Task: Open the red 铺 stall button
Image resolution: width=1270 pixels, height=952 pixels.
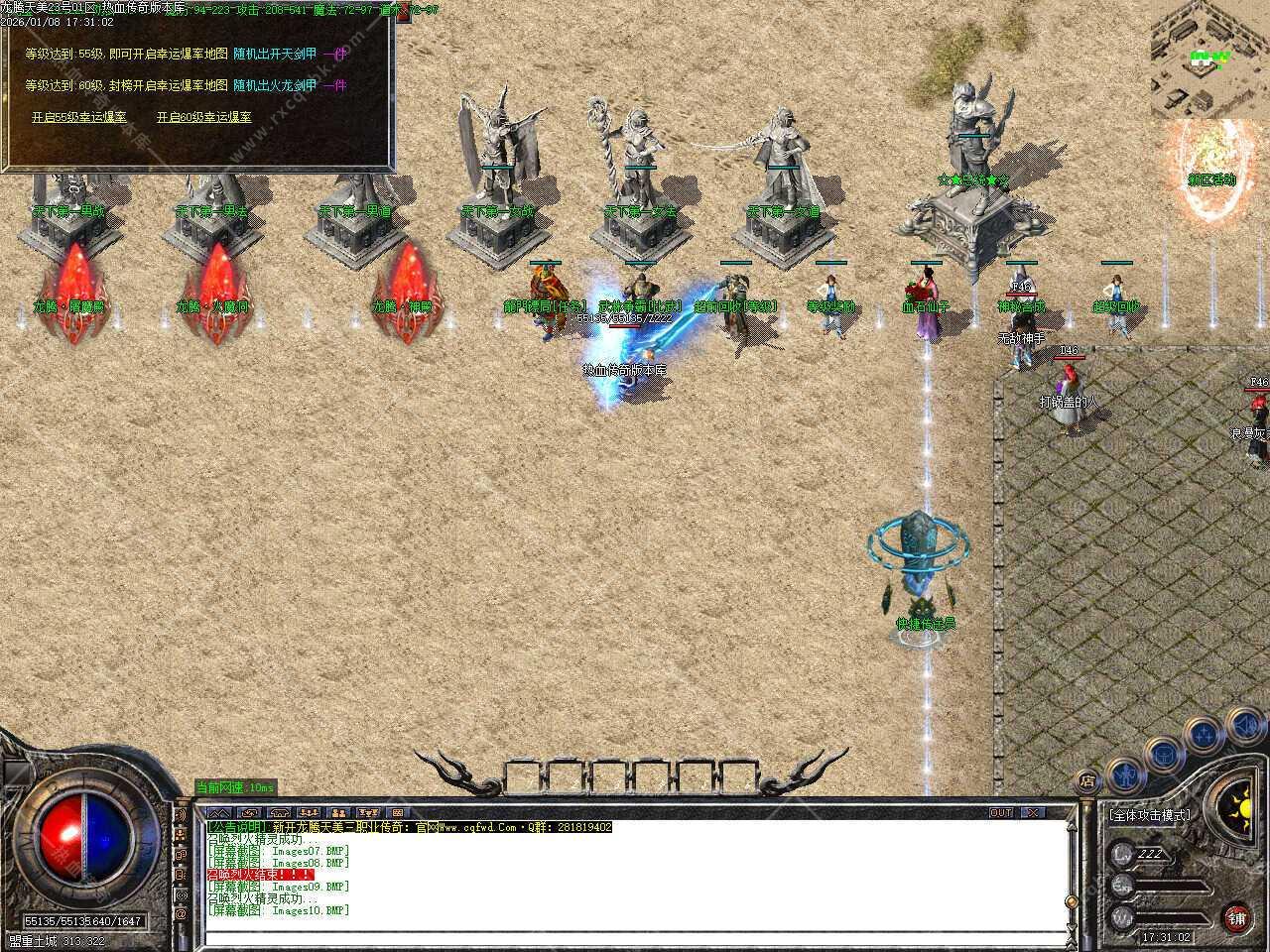Action: [1236, 917]
